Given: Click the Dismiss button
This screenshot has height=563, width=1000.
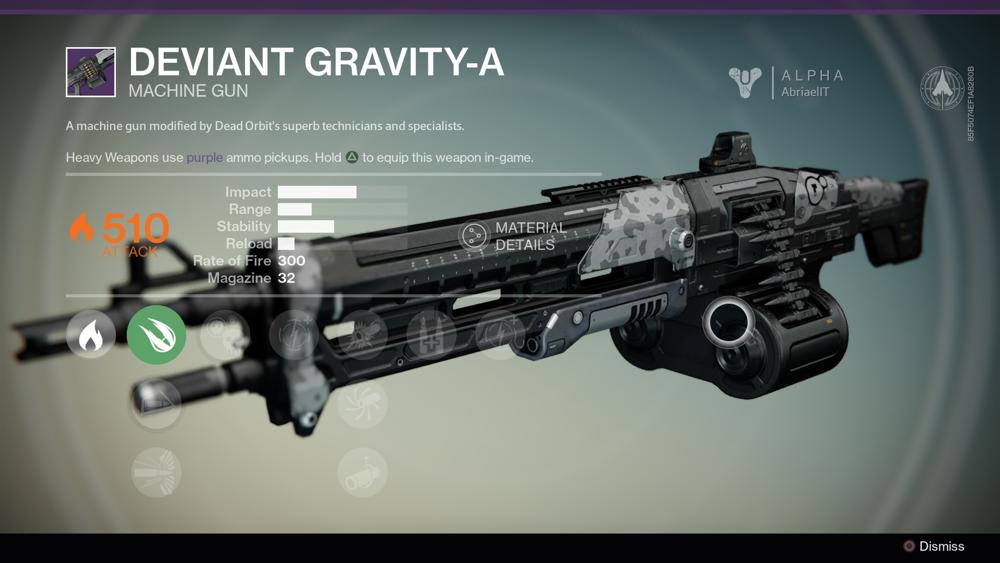Looking at the screenshot, I should (x=933, y=546).
